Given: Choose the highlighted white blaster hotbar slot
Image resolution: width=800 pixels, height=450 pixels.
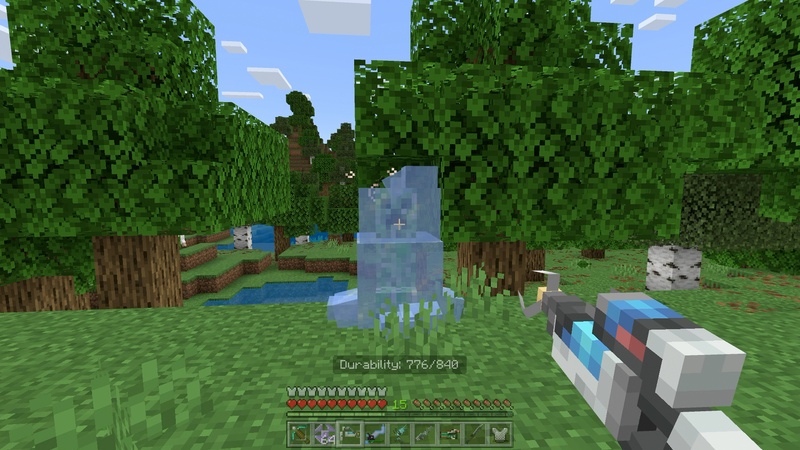Looking at the screenshot, I should pyautogui.click(x=349, y=433).
